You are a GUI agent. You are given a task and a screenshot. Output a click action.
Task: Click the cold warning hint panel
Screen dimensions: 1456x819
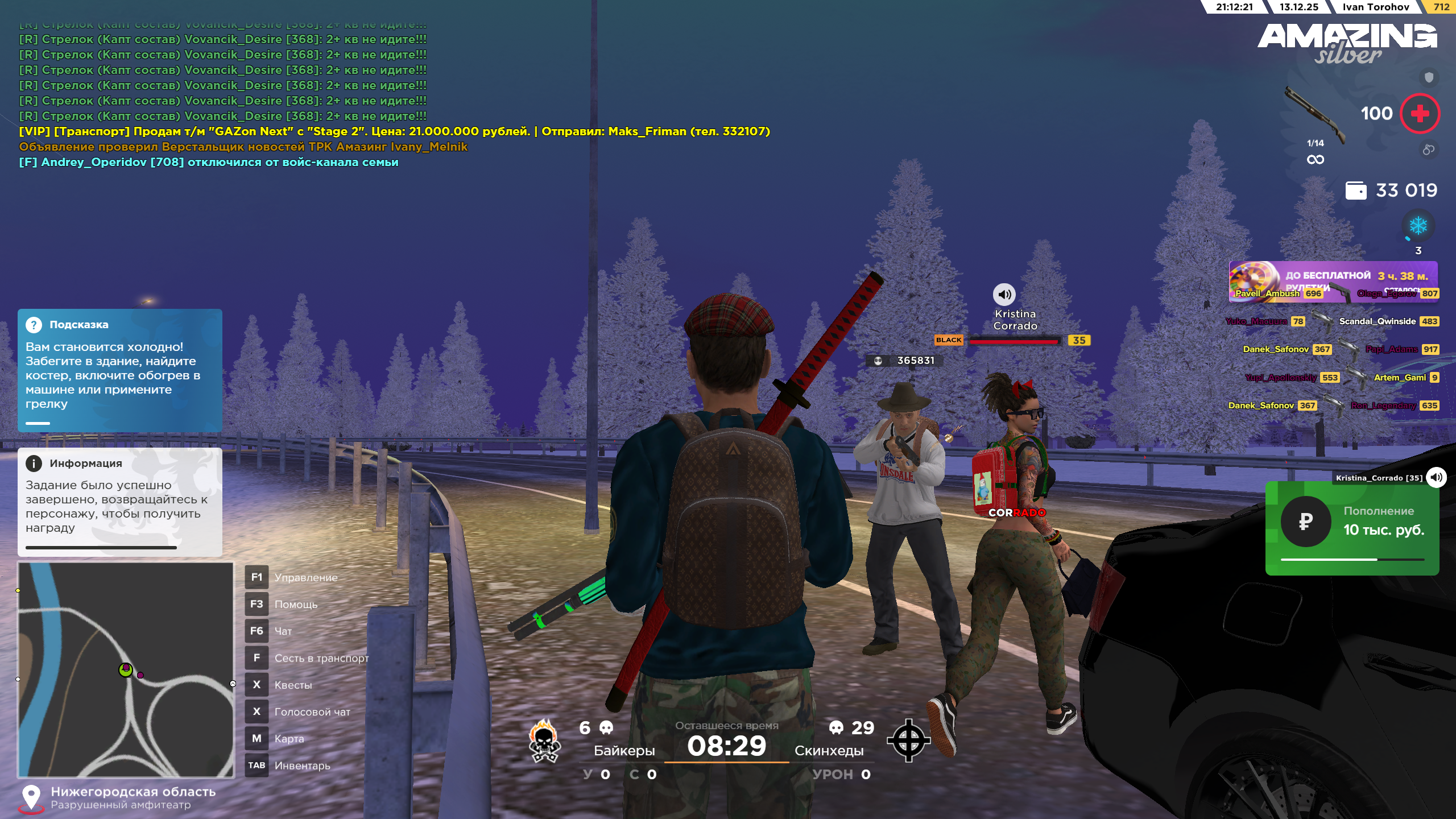coord(120,370)
